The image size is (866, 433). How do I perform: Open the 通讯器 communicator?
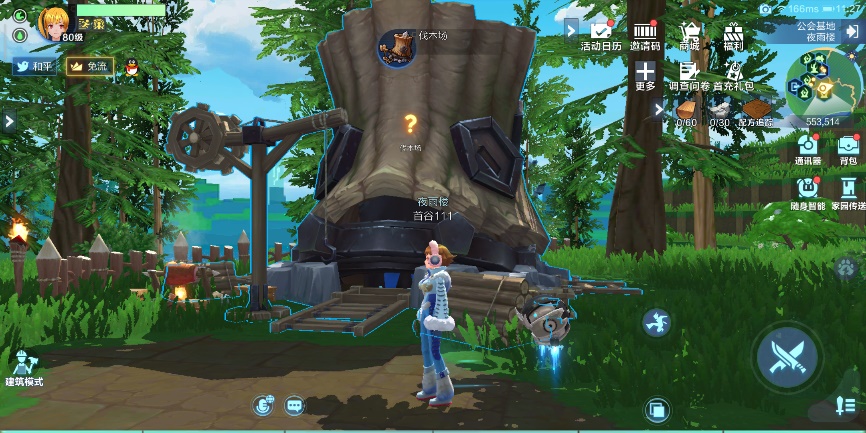click(808, 148)
